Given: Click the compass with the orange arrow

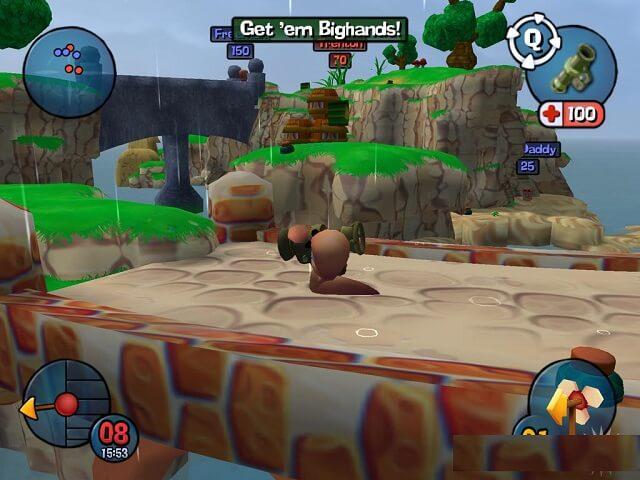Looking at the screenshot, I should (x=64, y=404).
